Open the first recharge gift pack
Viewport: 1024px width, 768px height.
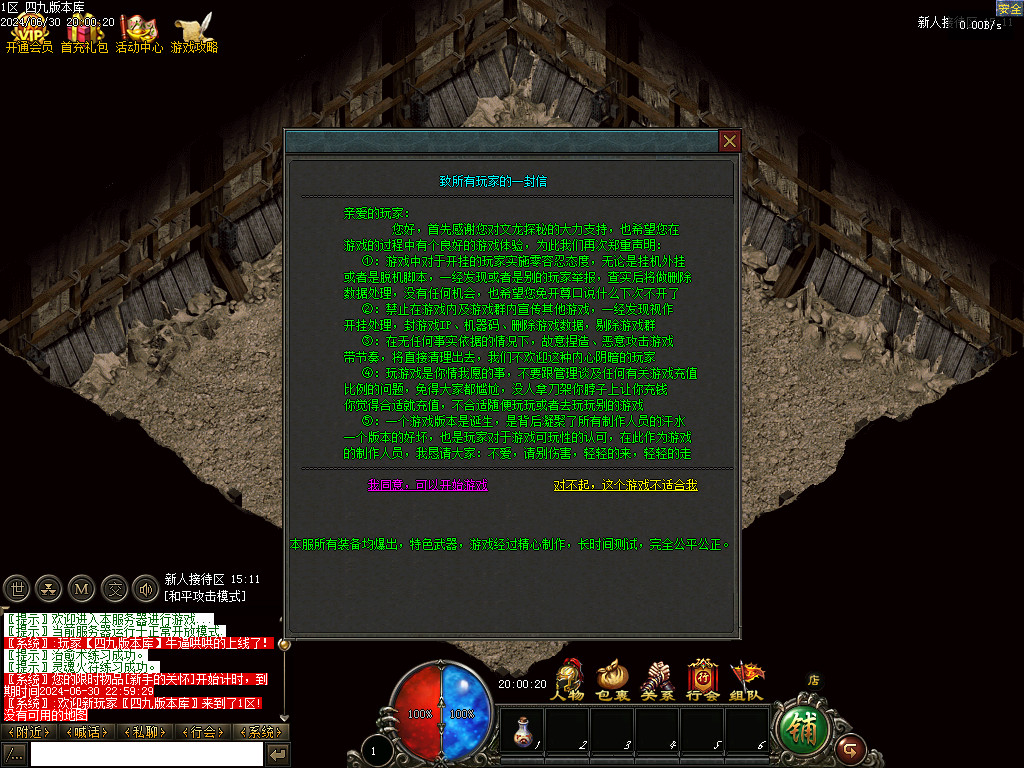click(x=84, y=32)
